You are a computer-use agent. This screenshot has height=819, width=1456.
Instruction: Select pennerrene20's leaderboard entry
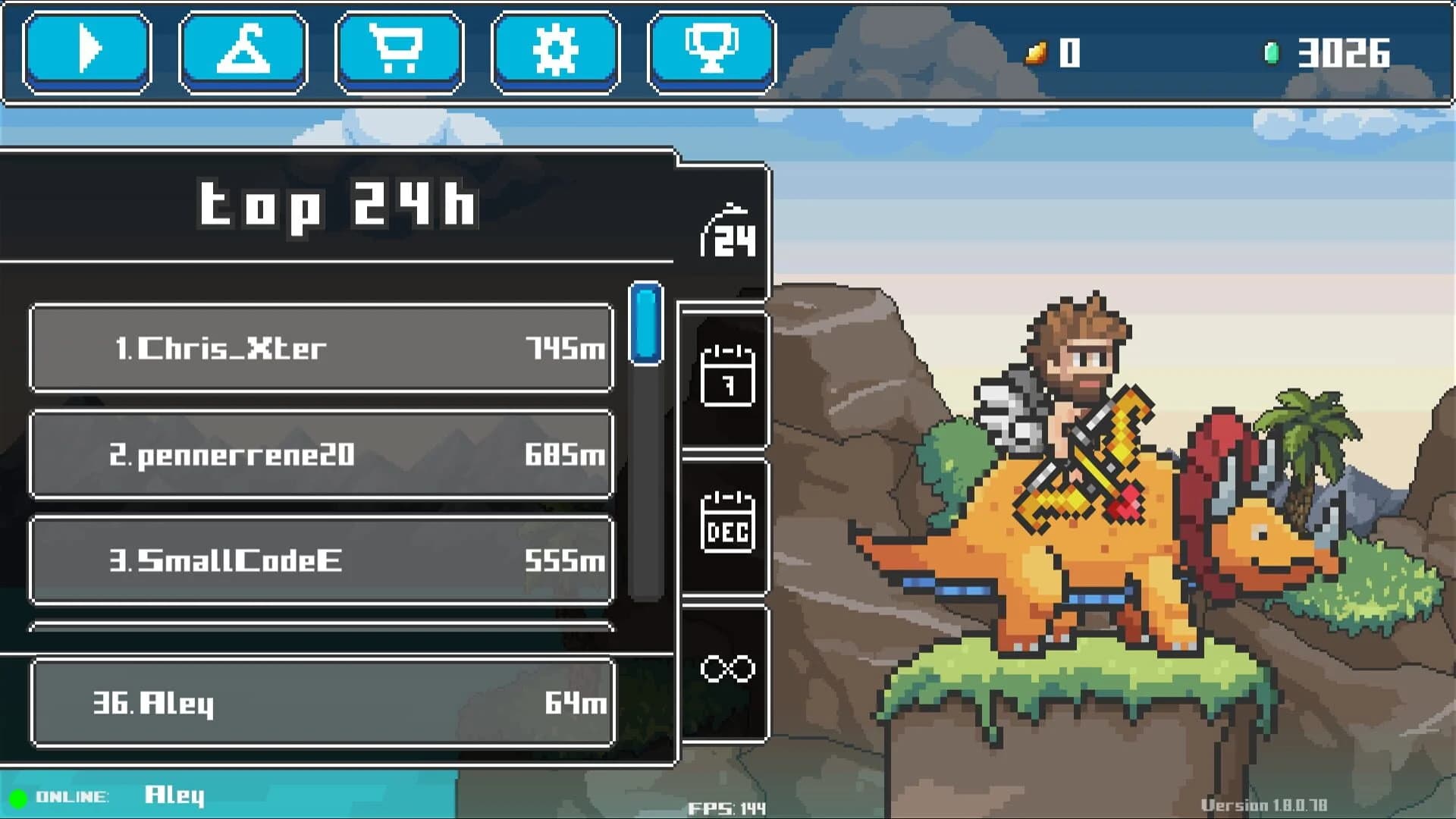click(322, 455)
